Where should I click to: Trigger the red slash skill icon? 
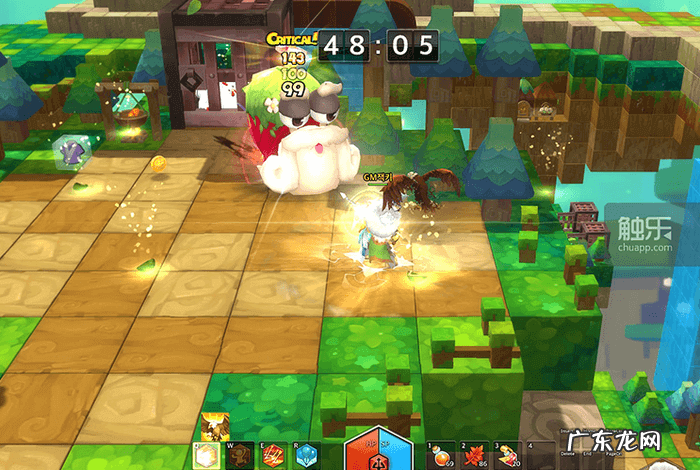click(273, 456)
